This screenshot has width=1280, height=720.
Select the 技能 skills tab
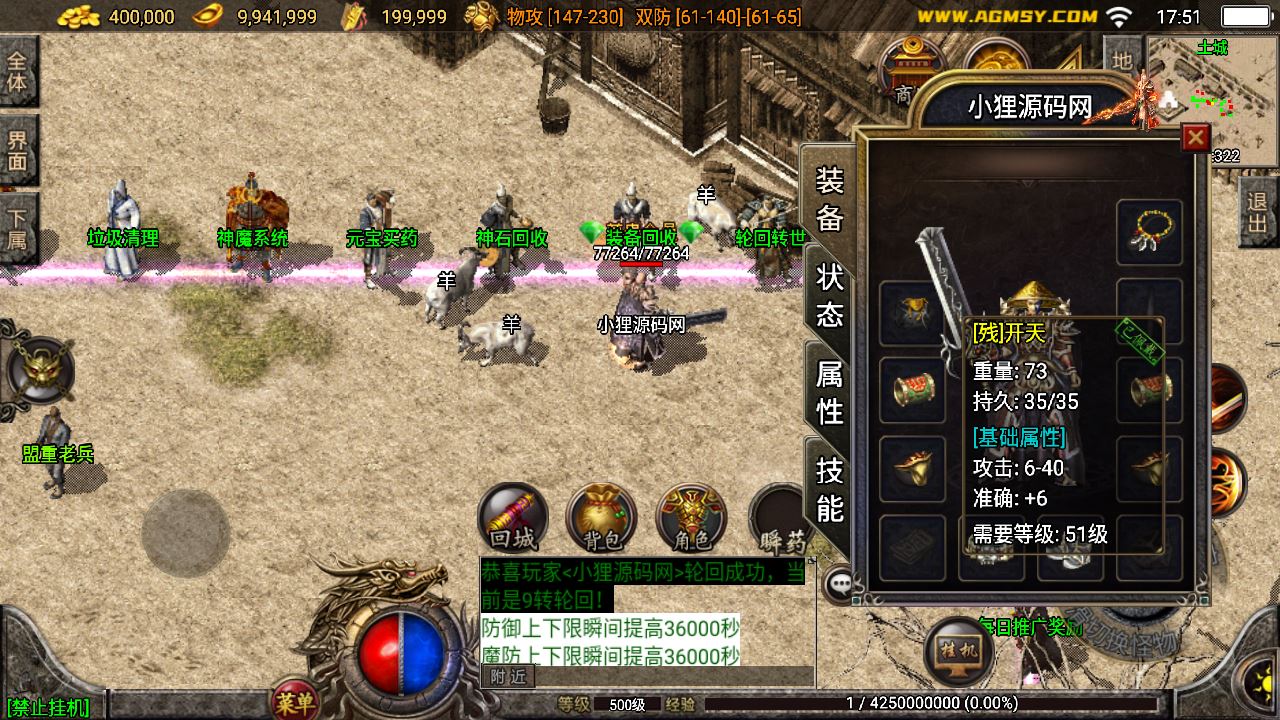tap(830, 489)
